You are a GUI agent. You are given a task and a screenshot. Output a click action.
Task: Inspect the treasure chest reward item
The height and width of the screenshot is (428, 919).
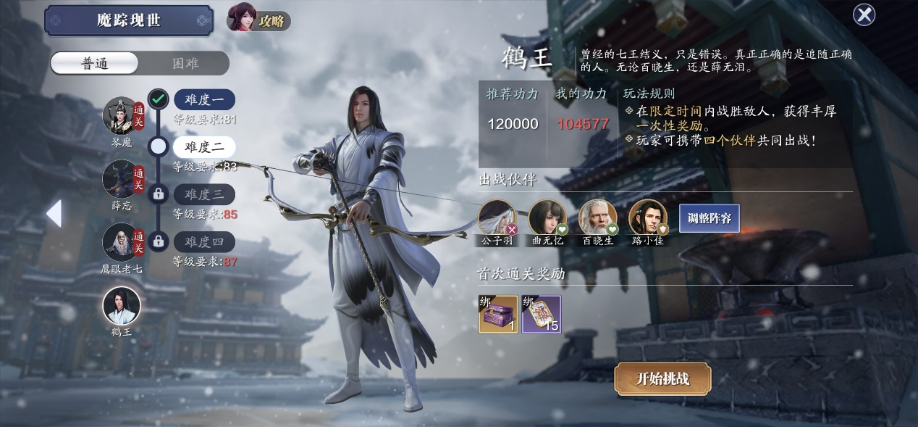[x=498, y=314]
